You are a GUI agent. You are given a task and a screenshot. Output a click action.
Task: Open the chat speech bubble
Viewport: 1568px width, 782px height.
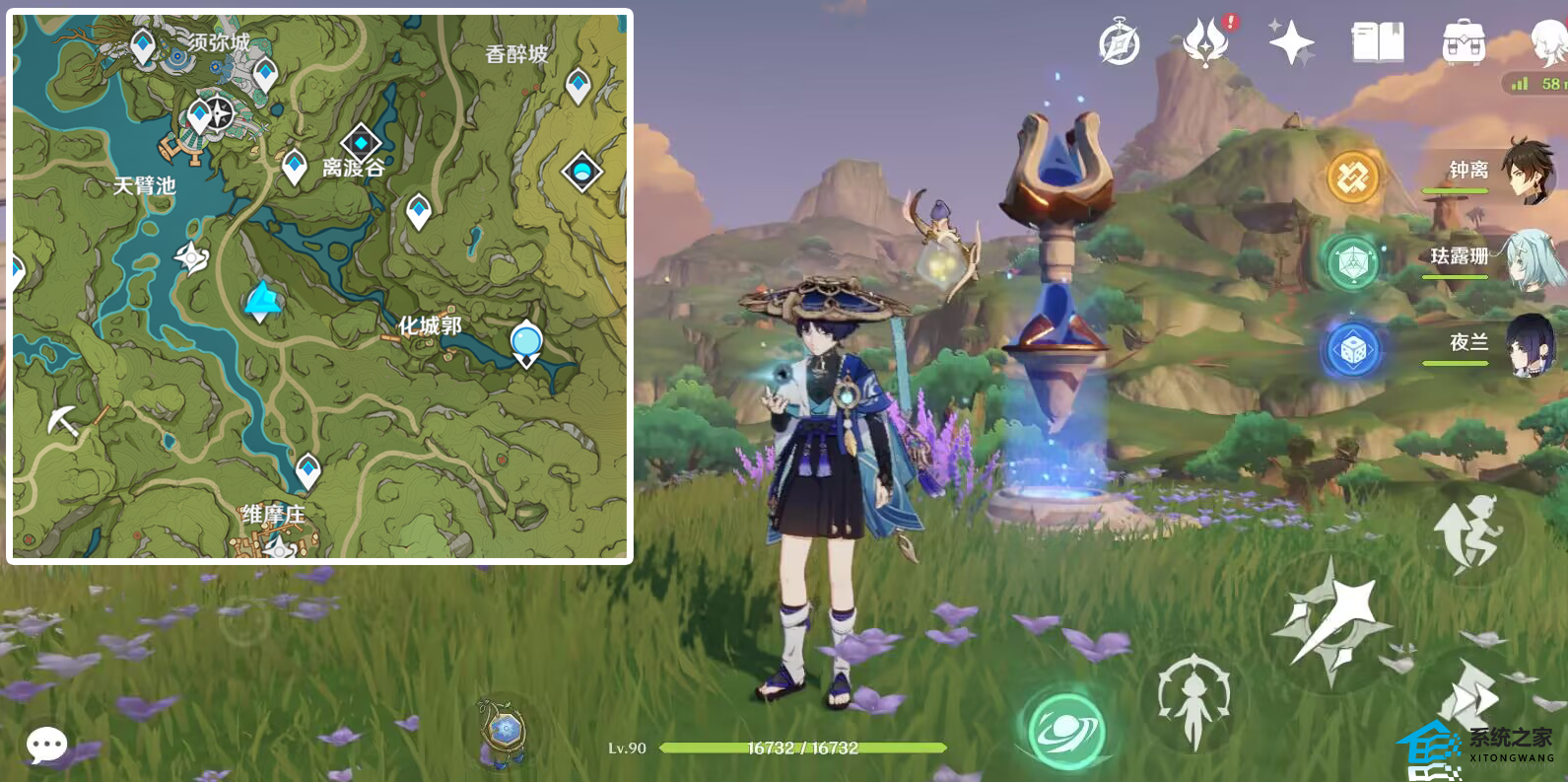coord(46,745)
